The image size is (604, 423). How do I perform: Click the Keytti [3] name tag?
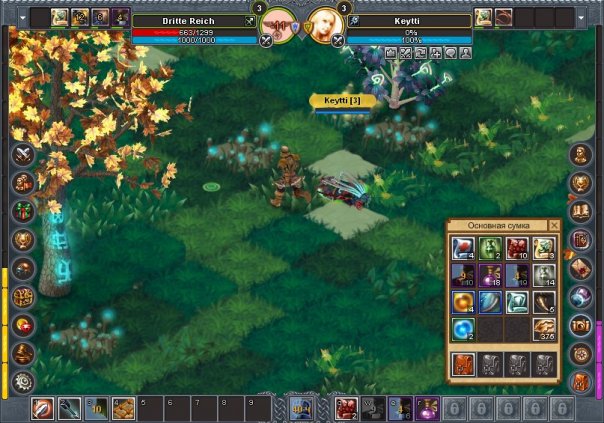click(342, 101)
